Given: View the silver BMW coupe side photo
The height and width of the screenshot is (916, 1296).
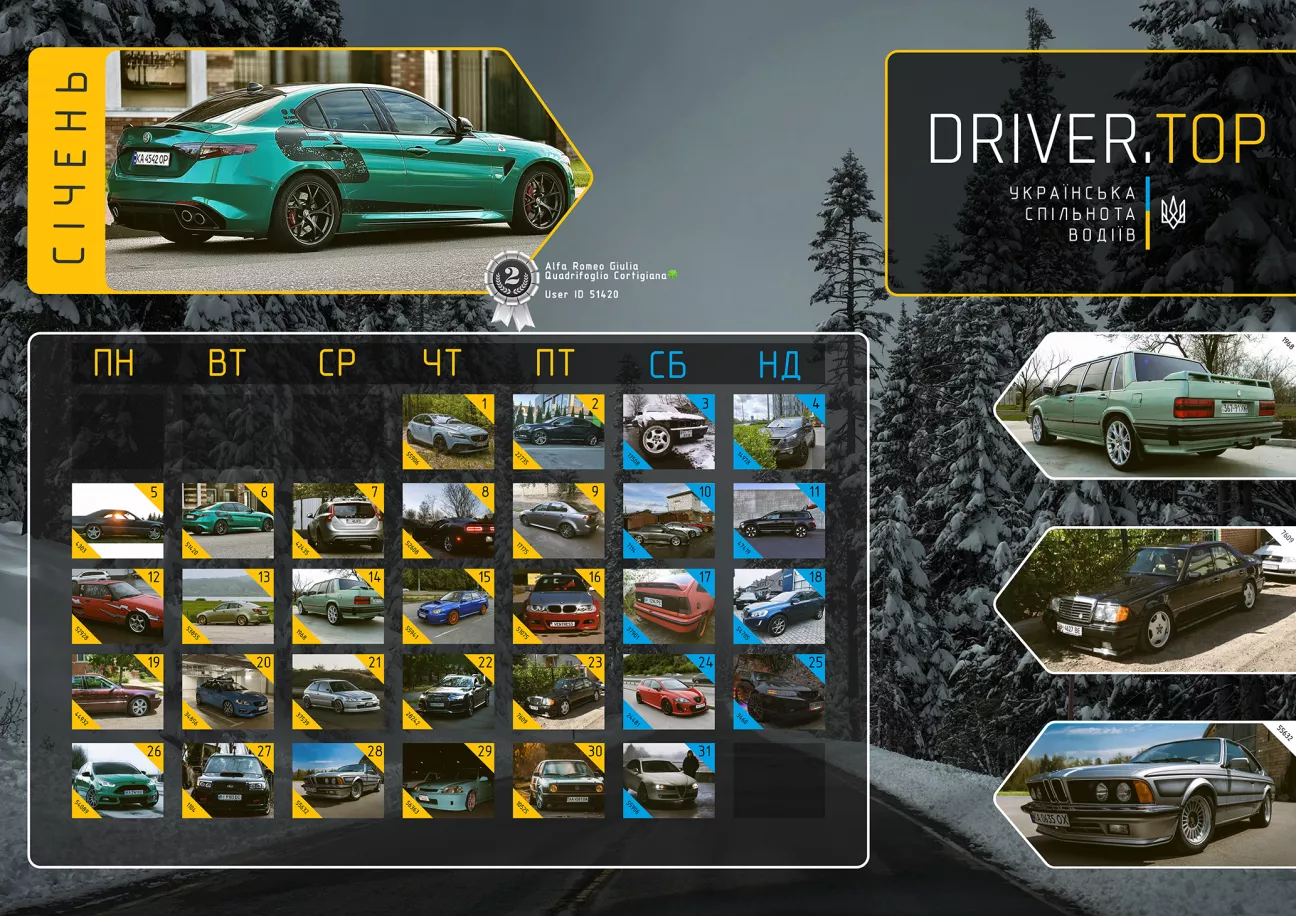Looking at the screenshot, I should coord(1150,793).
